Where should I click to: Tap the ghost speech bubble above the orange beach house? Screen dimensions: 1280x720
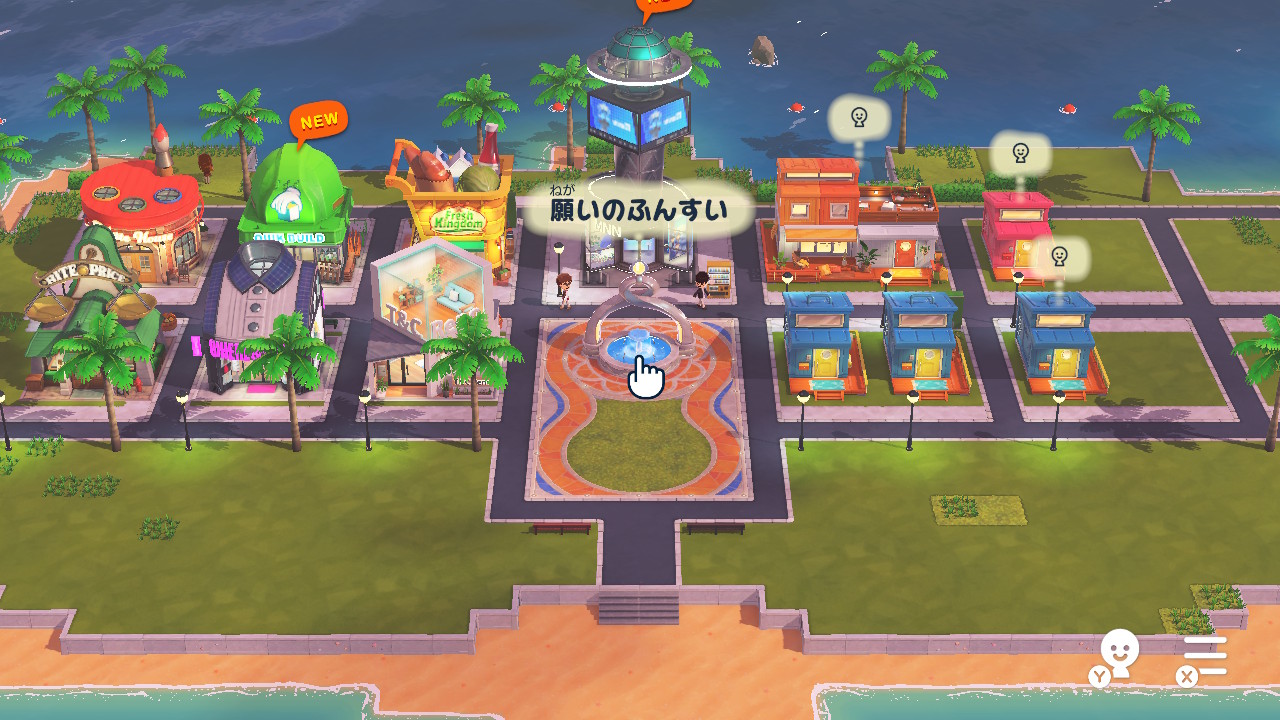[x=858, y=118]
